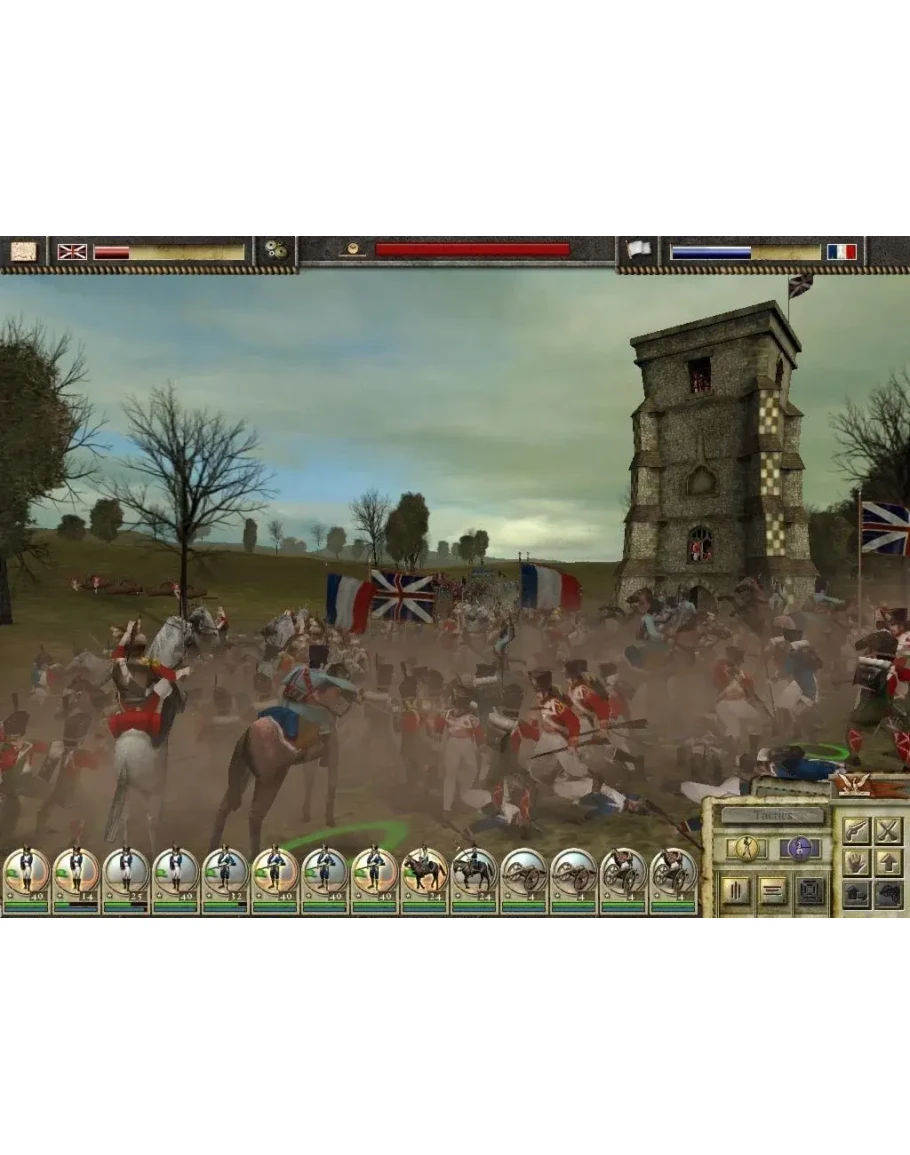Open the gears options menu

(x=276, y=251)
